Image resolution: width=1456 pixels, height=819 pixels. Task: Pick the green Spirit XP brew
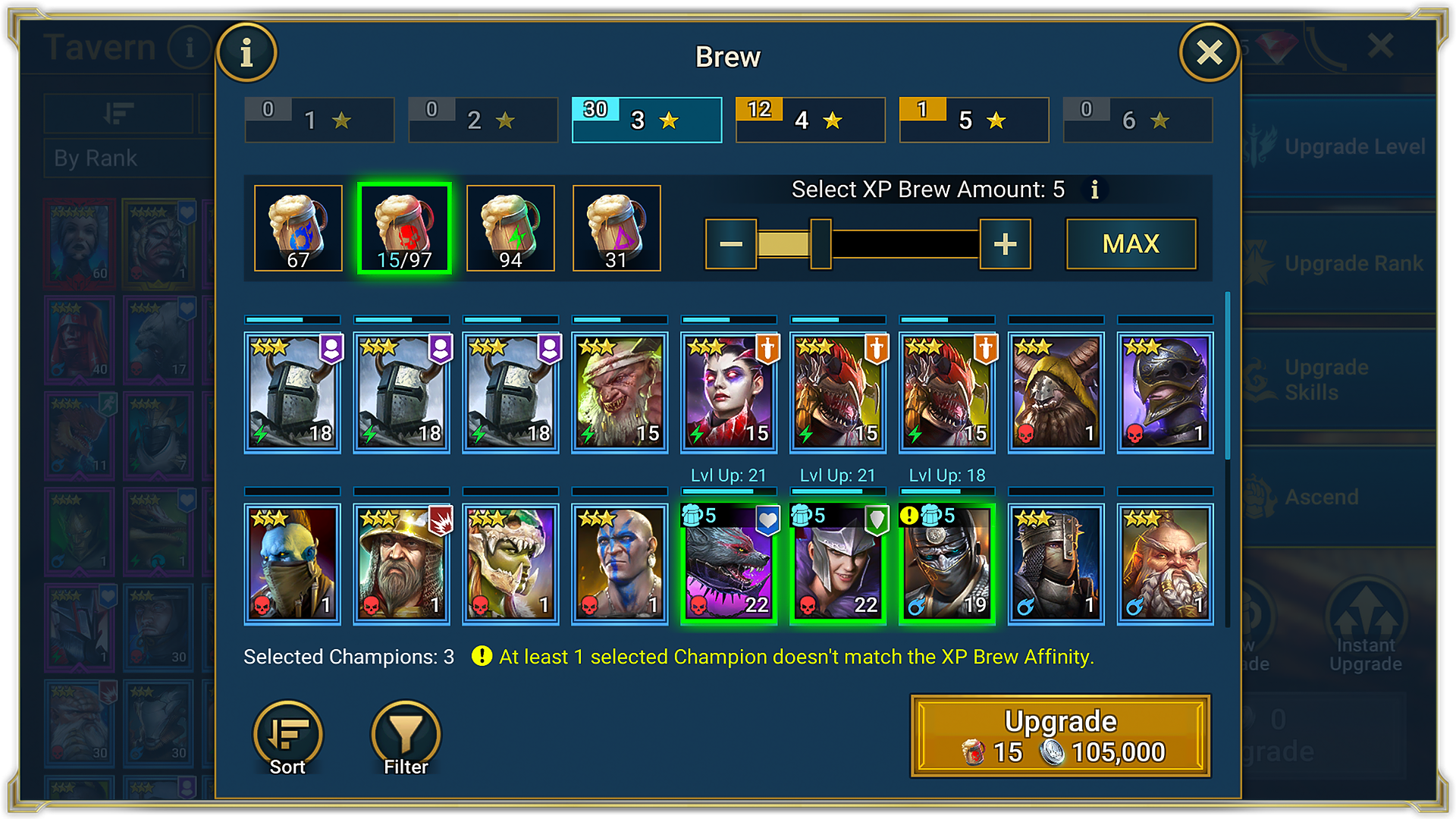click(x=510, y=228)
